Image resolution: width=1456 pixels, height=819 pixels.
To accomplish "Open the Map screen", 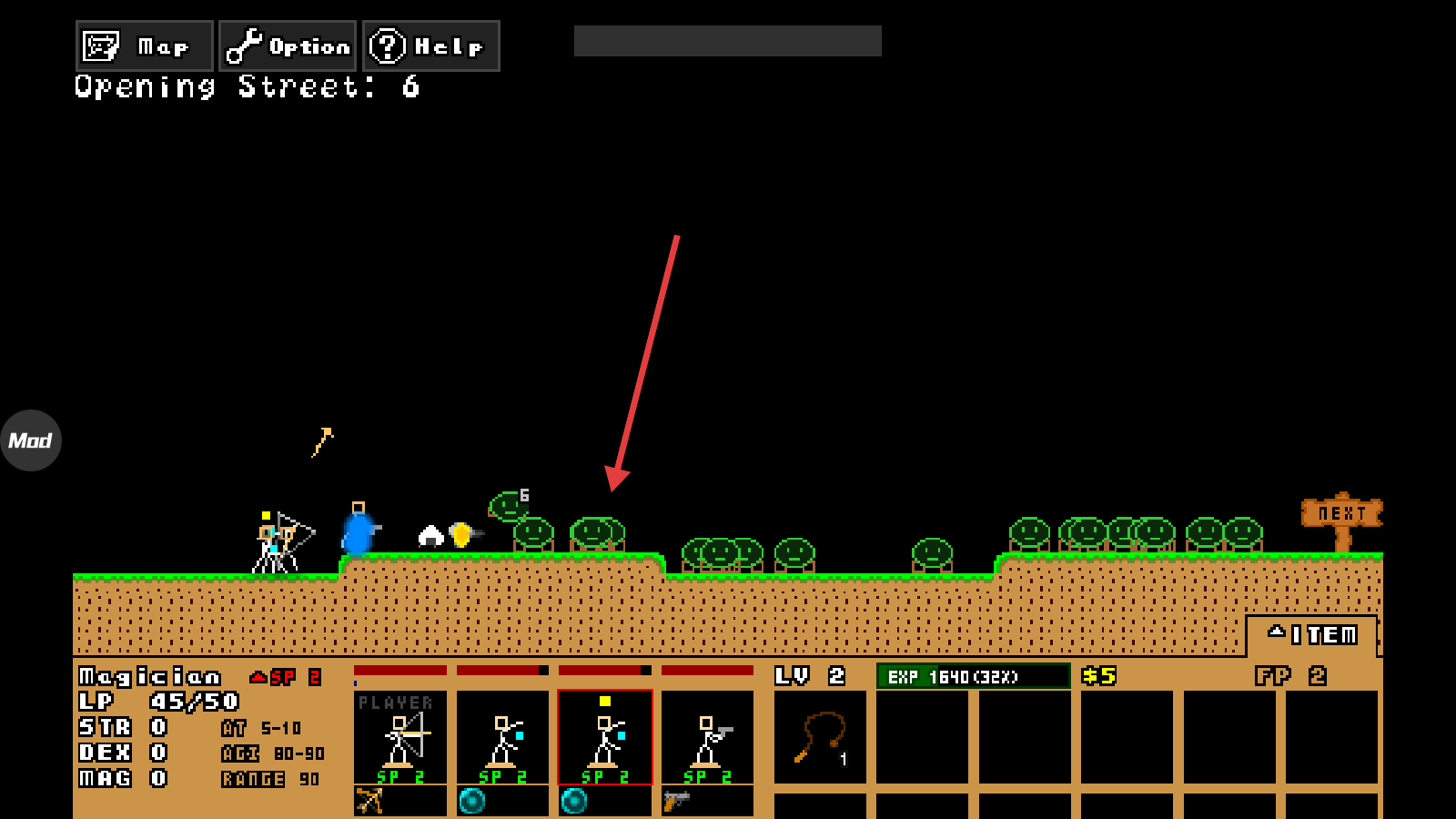I will (x=144, y=46).
